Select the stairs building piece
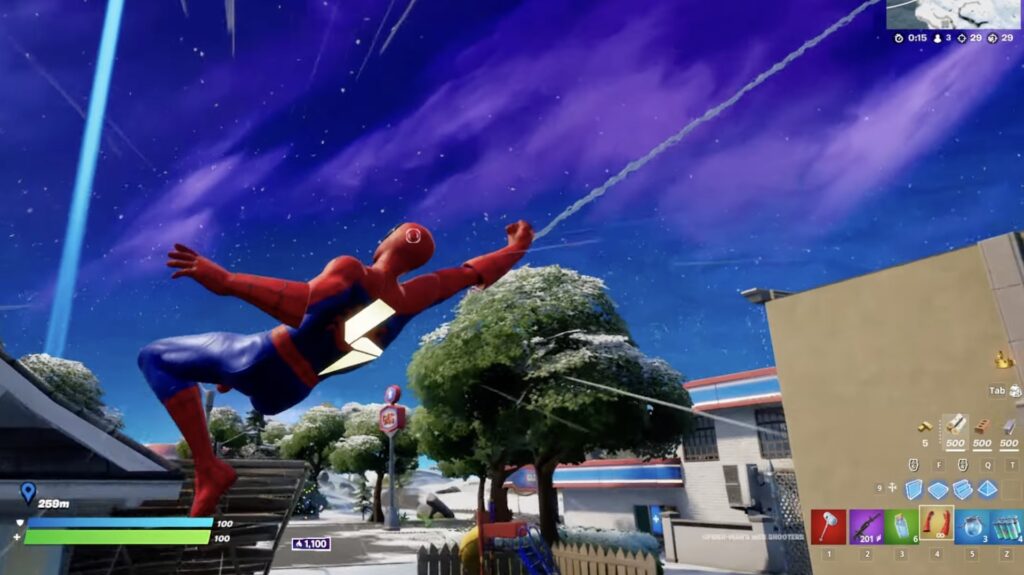The height and width of the screenshot is (575, 1024). tap(962, 489)
